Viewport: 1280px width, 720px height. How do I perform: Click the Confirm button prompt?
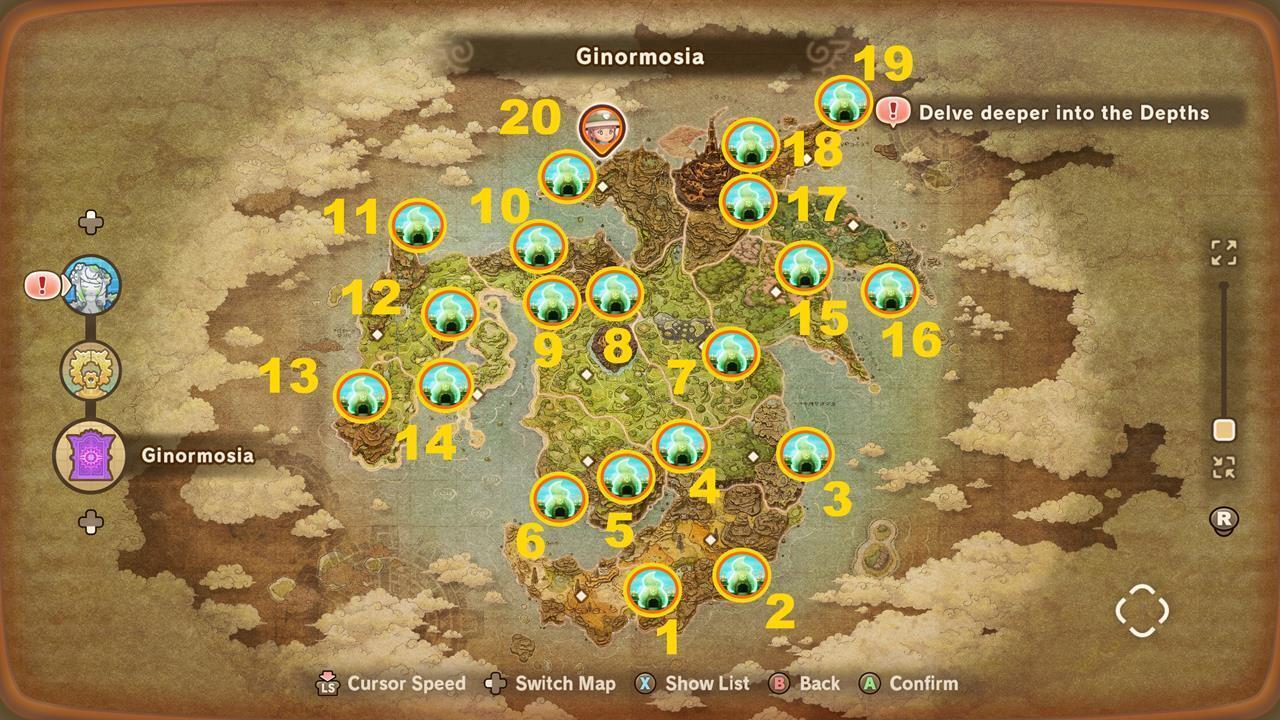[x=871, y=684]
